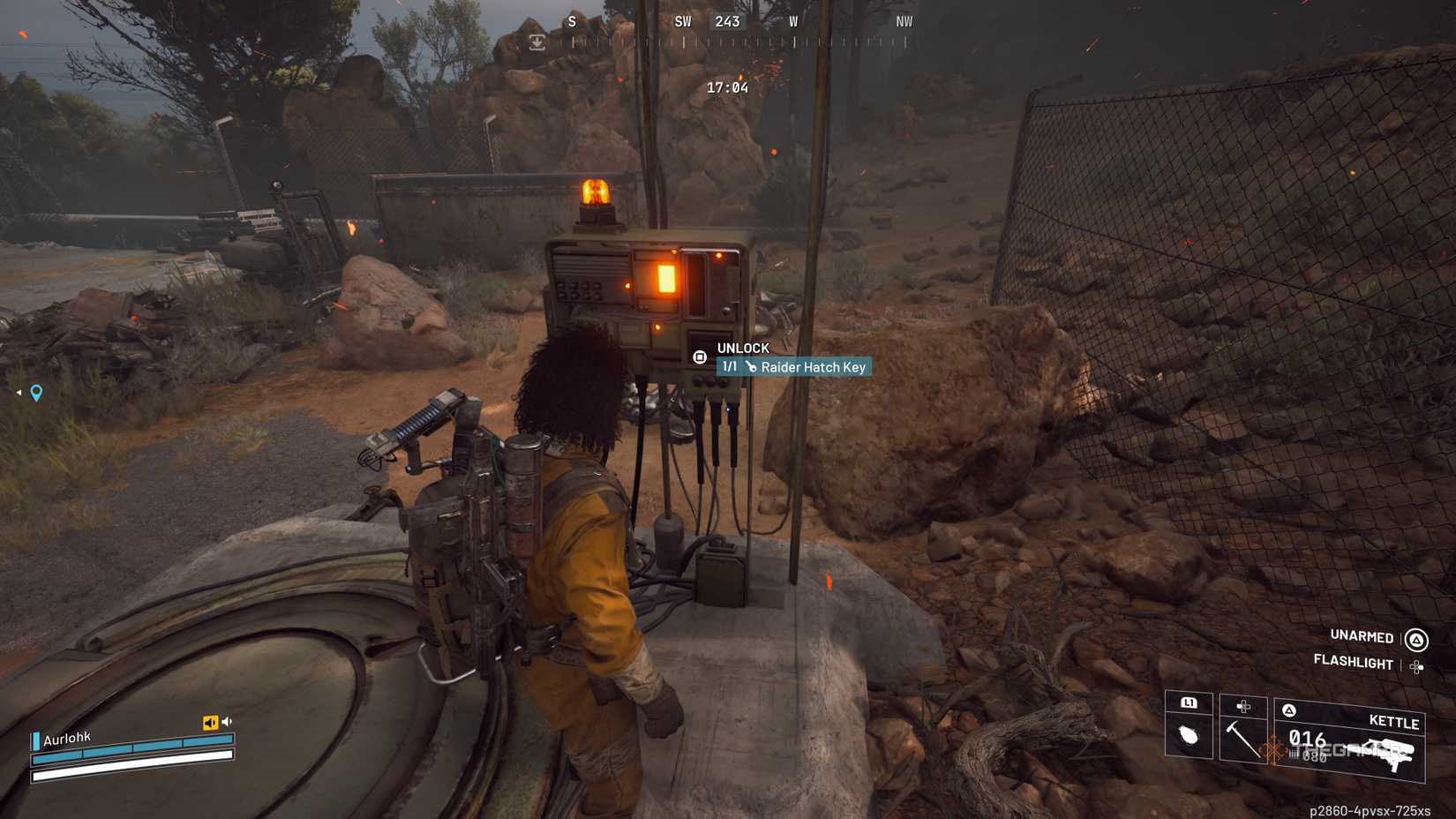Click the waypoint marker icon on the compass bar

[537, 41]
